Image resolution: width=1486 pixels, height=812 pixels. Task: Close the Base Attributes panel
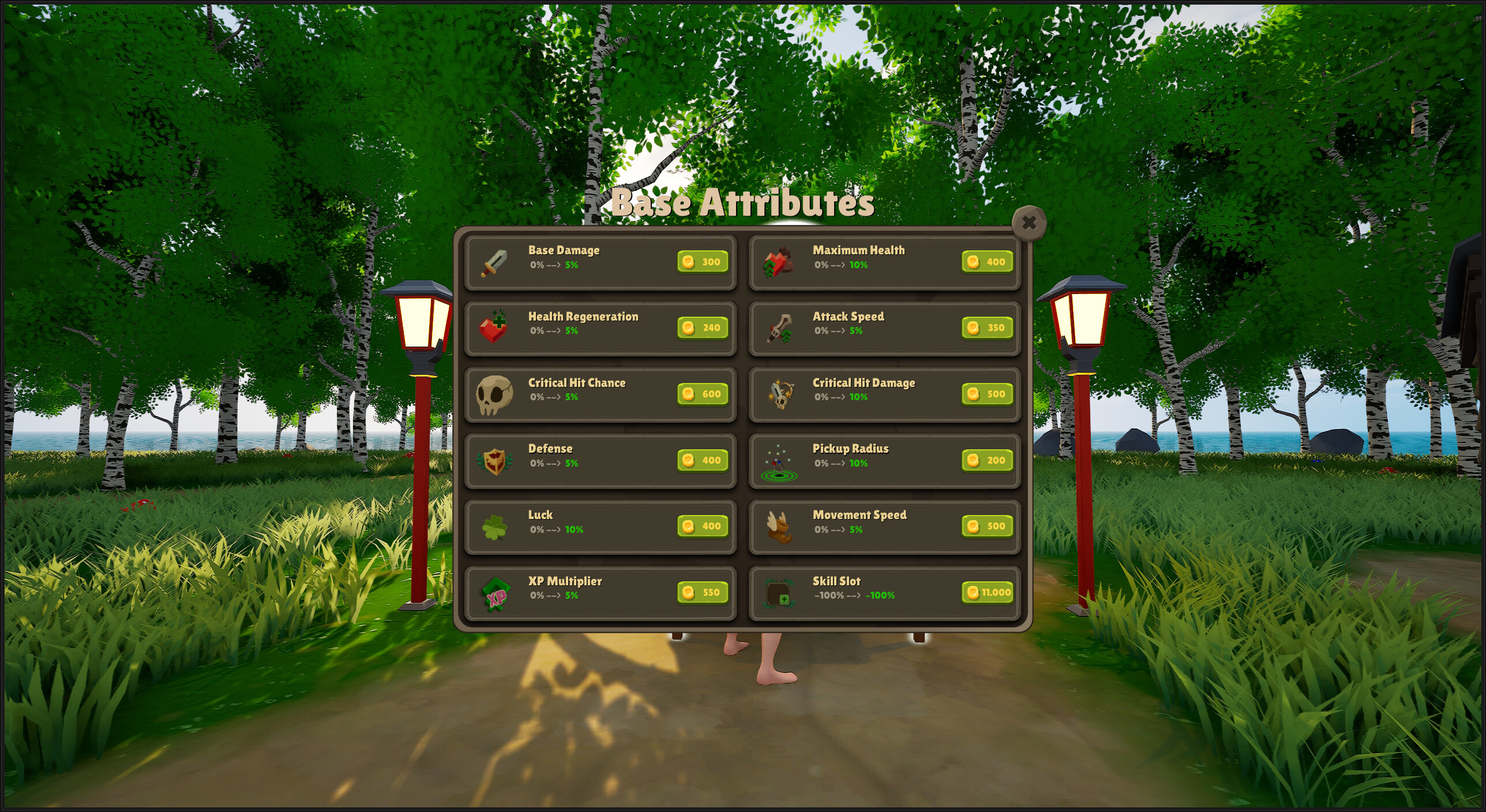1030,224
